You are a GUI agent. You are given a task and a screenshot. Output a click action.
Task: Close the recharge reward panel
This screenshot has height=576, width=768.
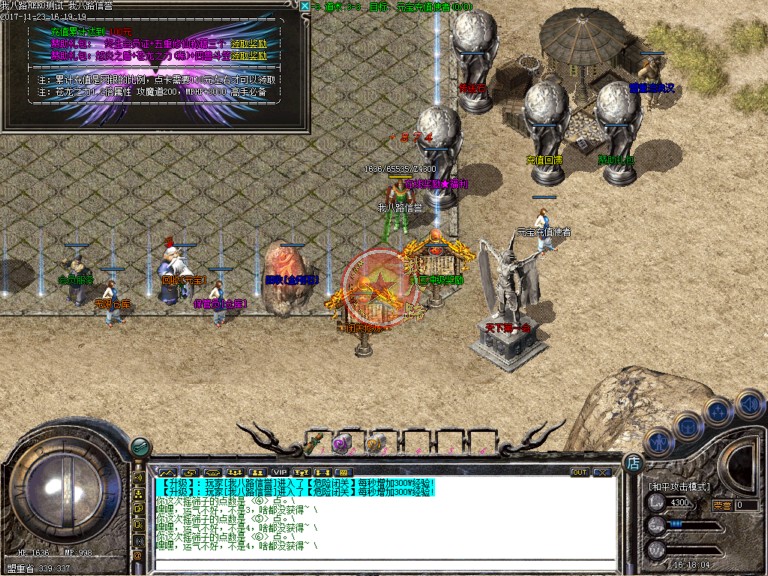(305, 6)
